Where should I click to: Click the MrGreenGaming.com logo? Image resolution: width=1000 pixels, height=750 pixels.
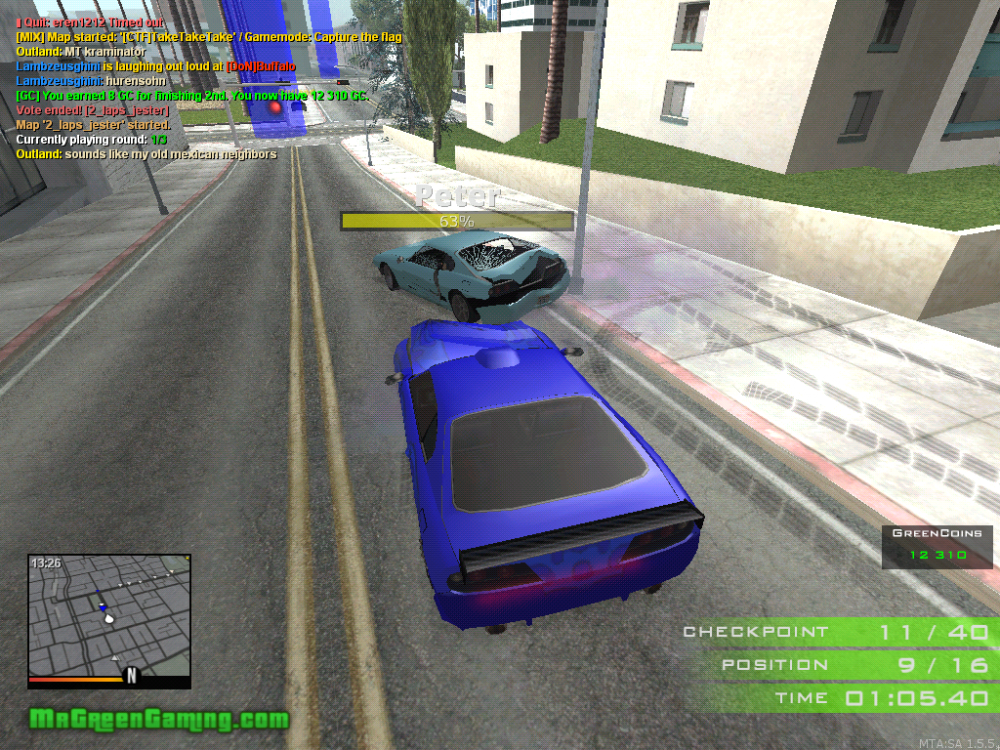click(x=159, y=718)
